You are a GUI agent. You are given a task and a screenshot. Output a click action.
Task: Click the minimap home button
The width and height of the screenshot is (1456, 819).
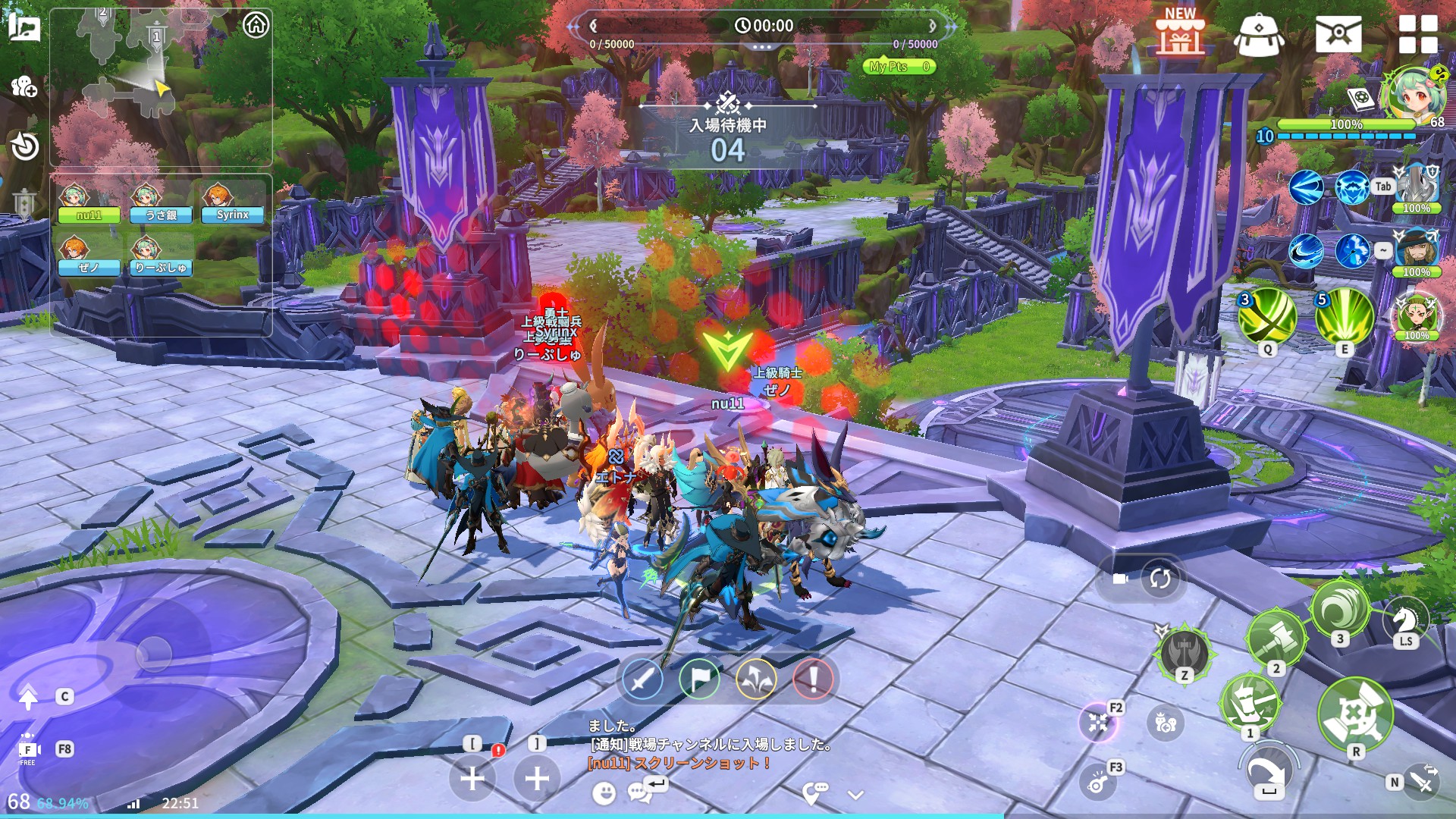pos(256,25)
